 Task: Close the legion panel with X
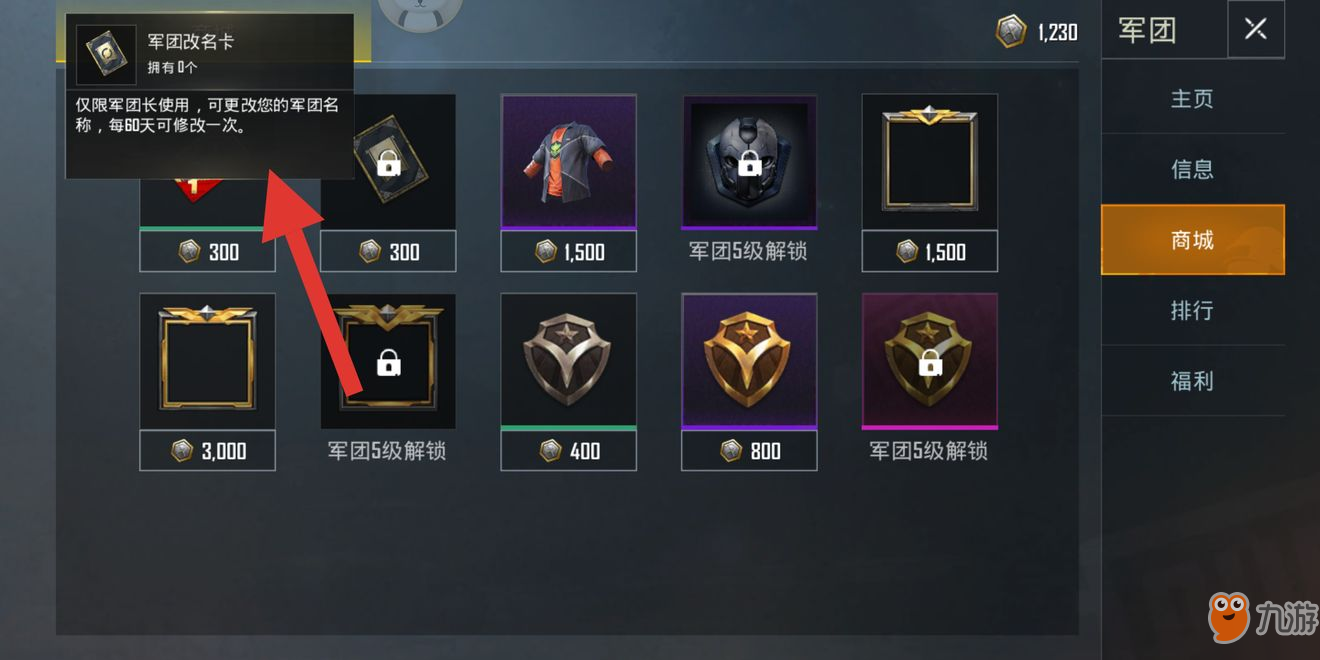tap(1255, 30)
